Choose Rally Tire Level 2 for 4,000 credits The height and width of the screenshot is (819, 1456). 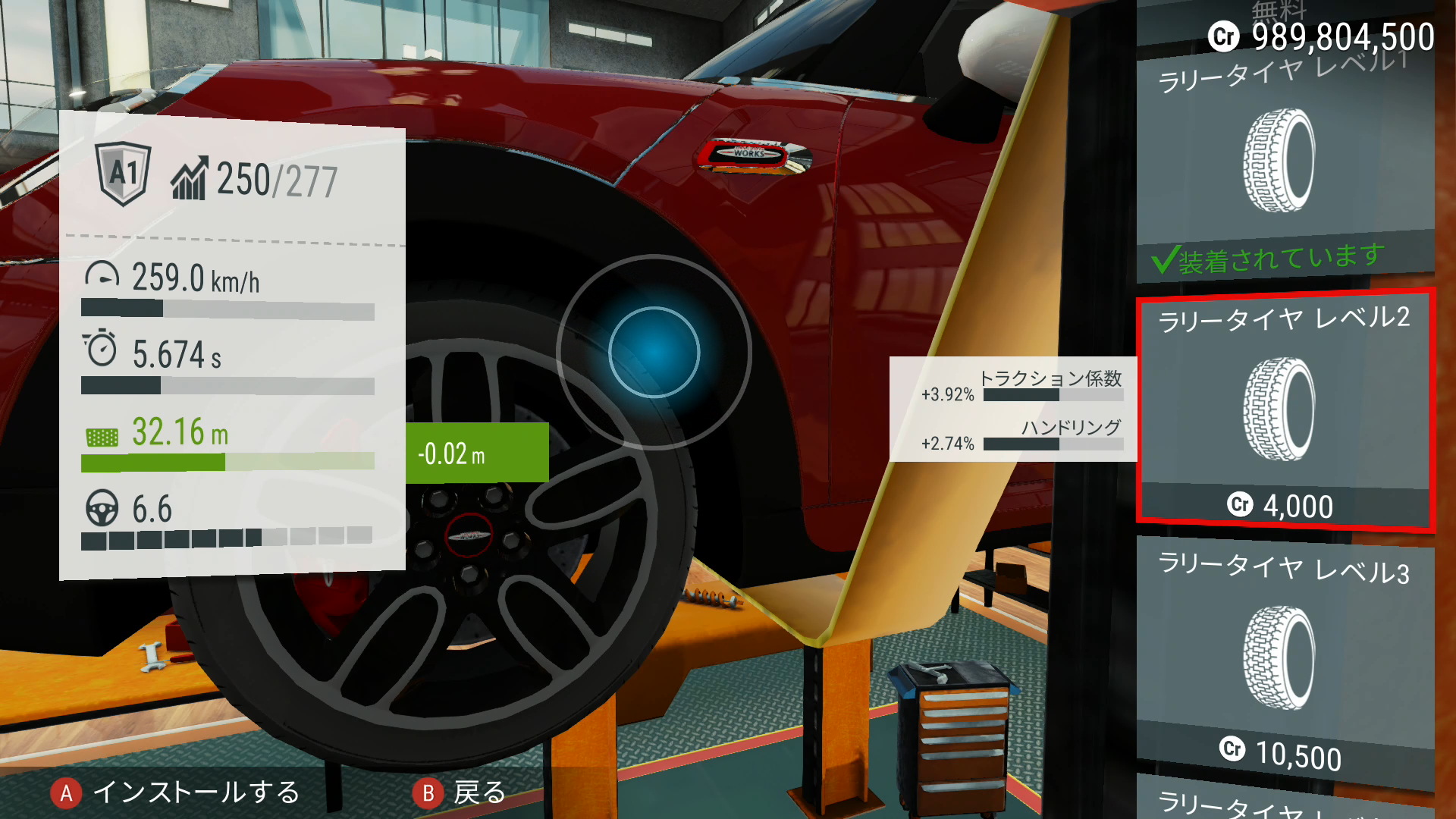tap(1284, 409)
